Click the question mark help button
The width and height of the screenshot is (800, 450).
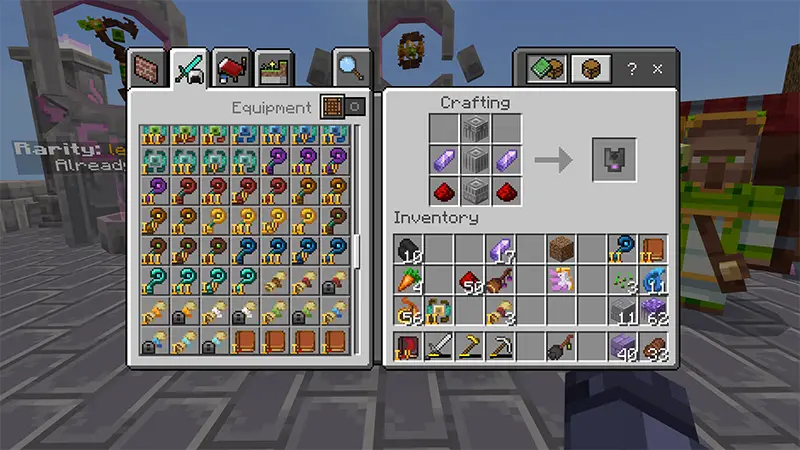tap(631, 69)
